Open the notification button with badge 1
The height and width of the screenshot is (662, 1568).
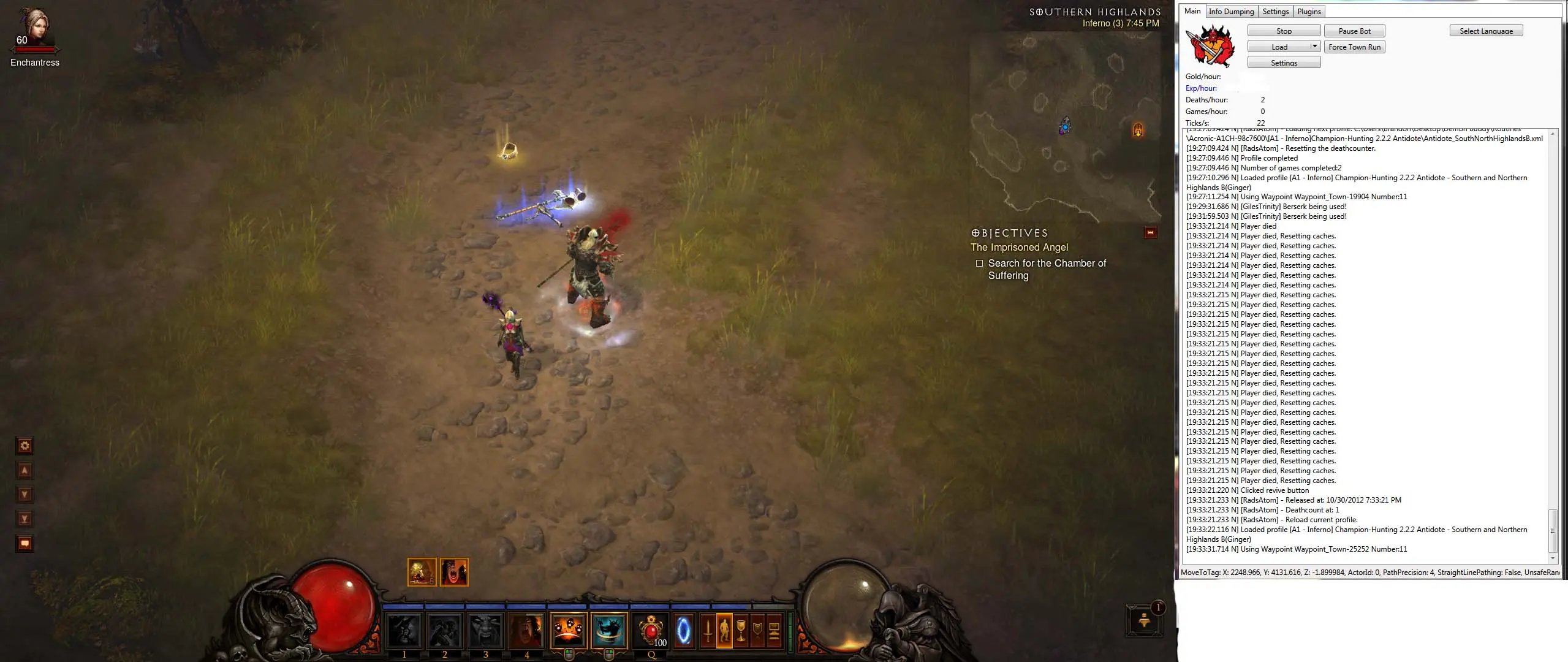point(1144,620)
